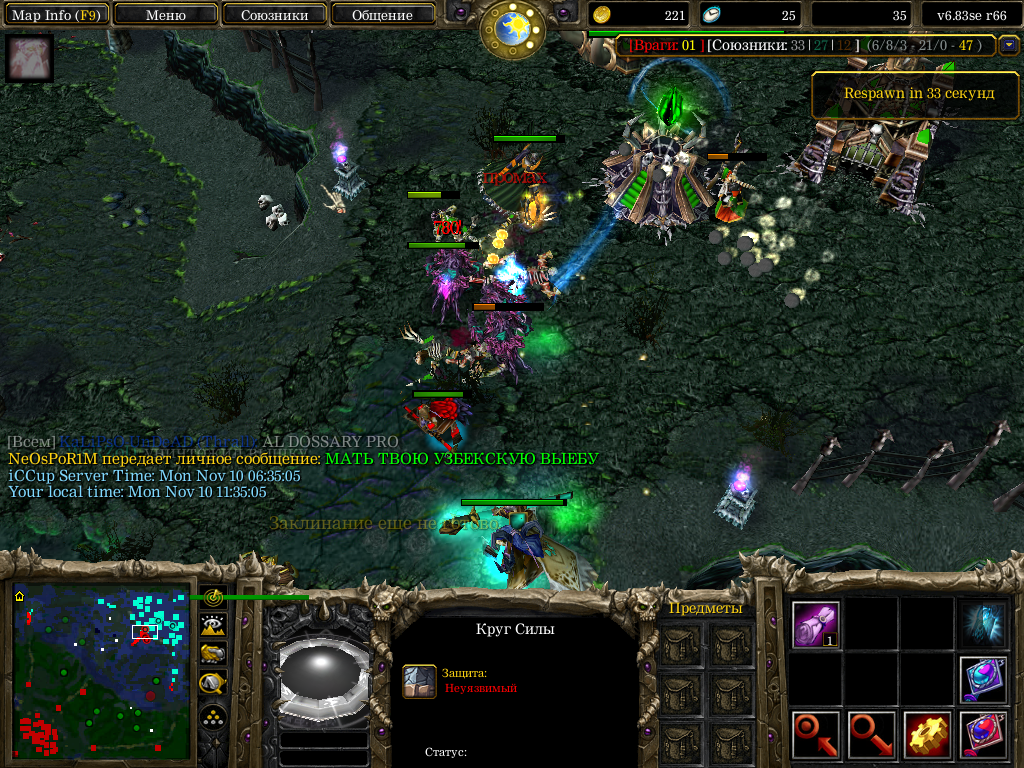Click the red circle down-right arrow command
1024x768 pixels.
pos(872,735)
